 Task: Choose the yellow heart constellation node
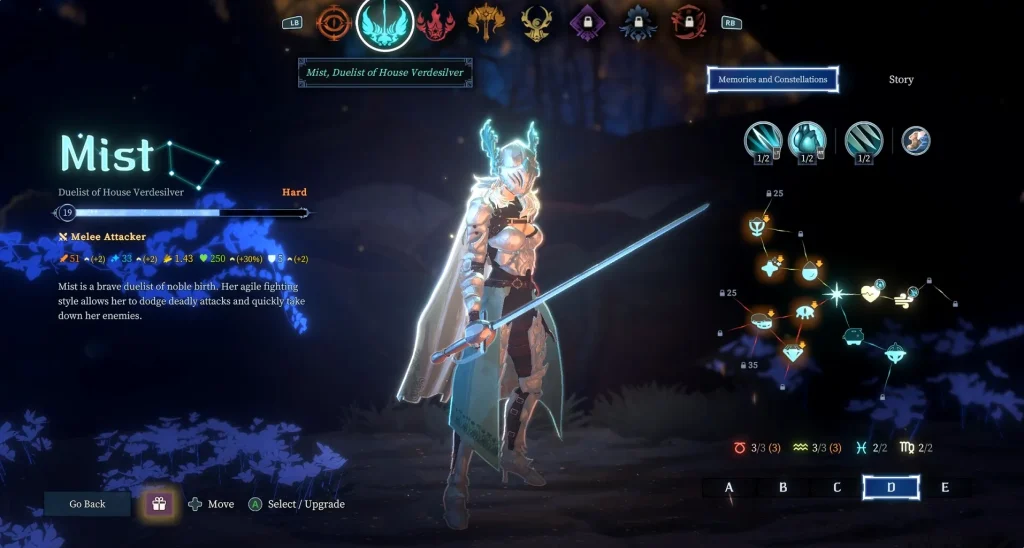(871, 295)
